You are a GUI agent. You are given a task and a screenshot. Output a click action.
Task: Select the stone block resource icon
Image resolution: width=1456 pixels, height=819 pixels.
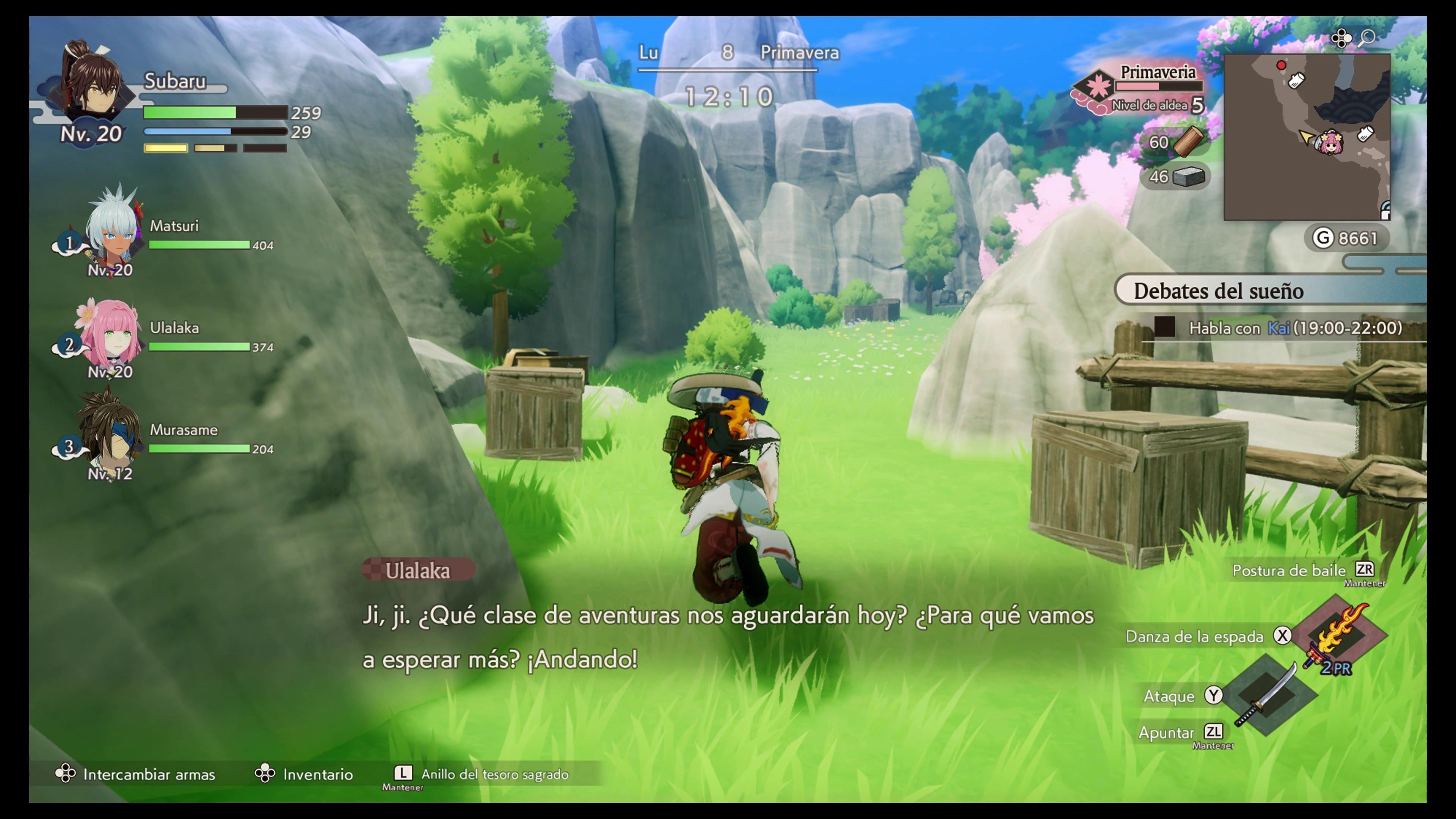click(x=1188, y=177)
